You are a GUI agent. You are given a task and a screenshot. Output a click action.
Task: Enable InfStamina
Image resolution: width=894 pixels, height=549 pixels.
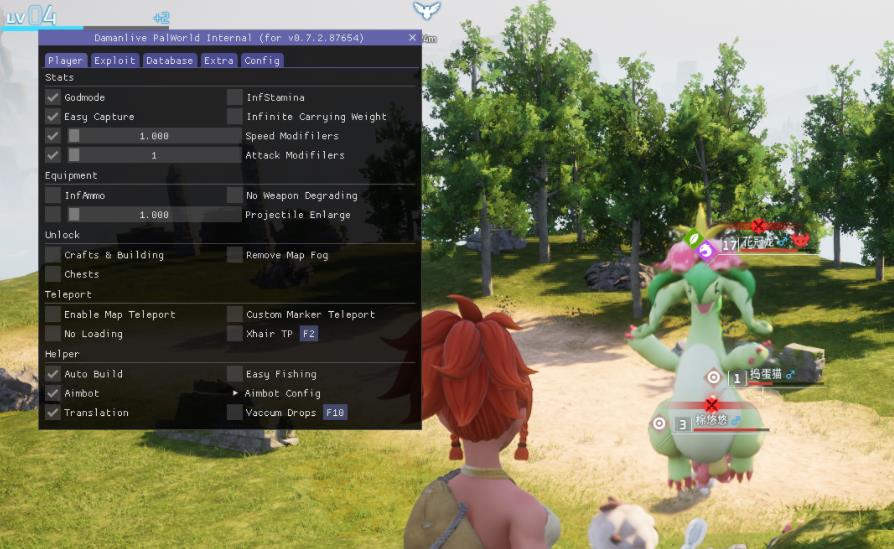[x=235, y=97]
